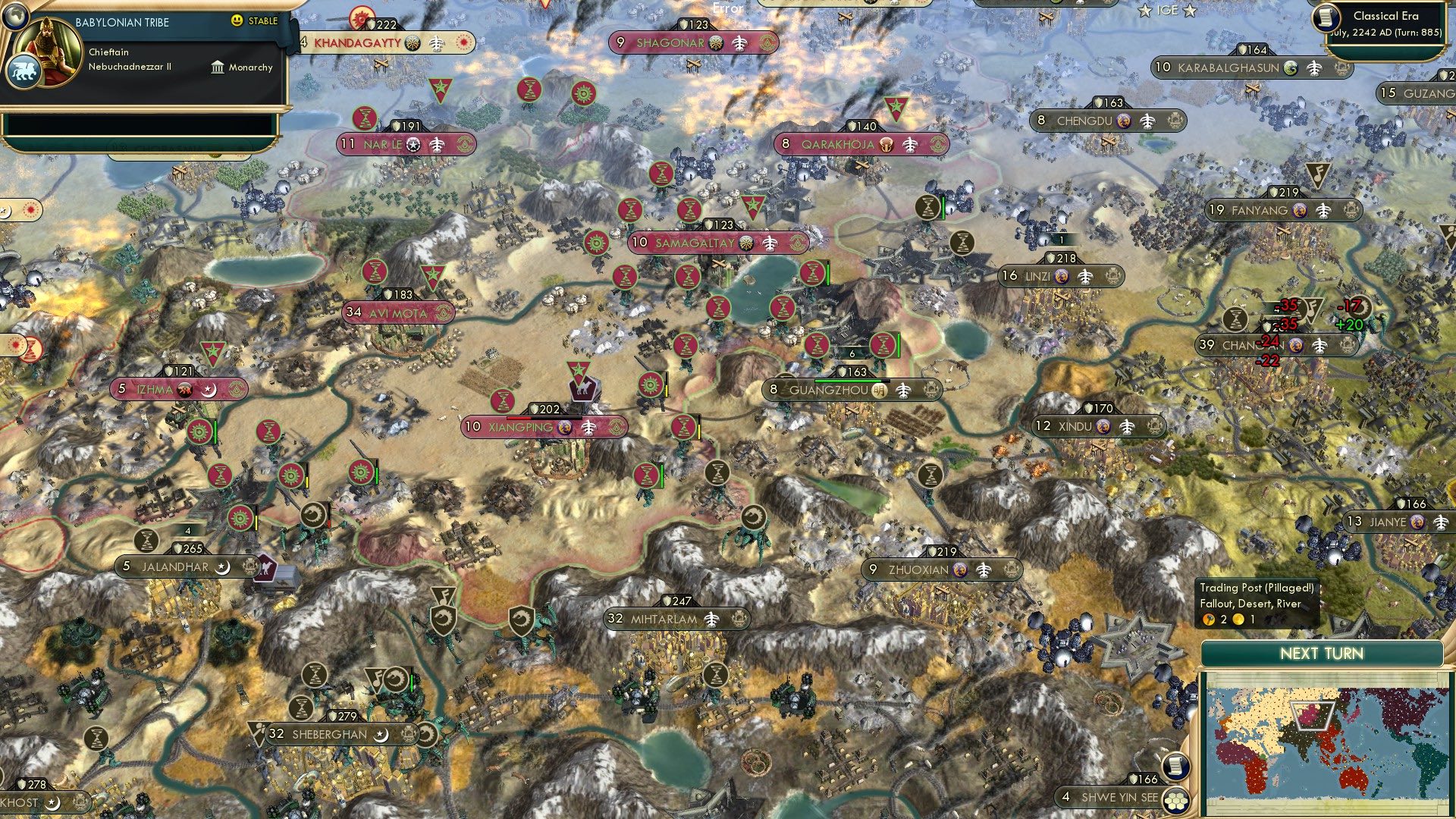Toggle the STABLE happiness smiley indicator
Screen dimensions: 1456x819
[239, 22]
